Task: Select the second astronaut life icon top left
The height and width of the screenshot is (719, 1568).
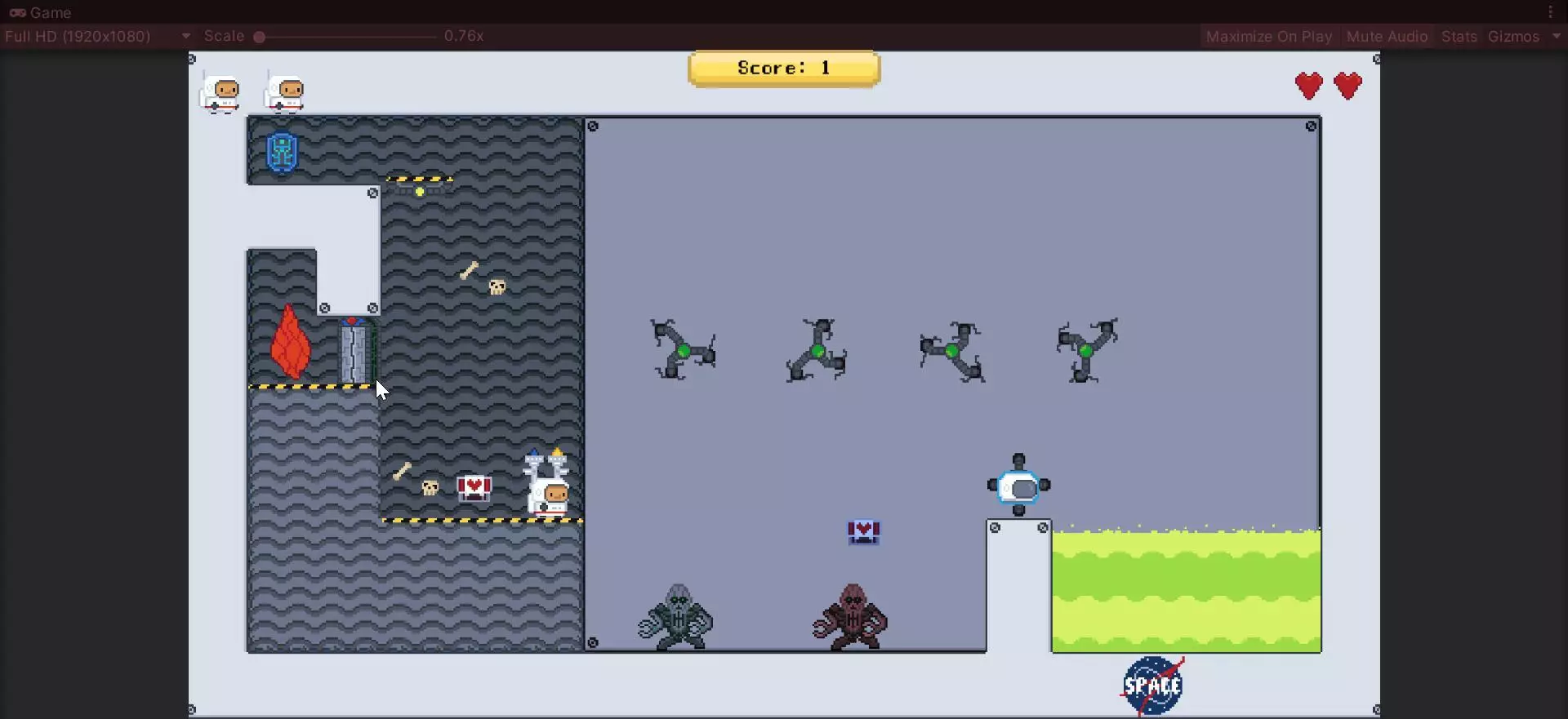Action: tap(285, 91)
